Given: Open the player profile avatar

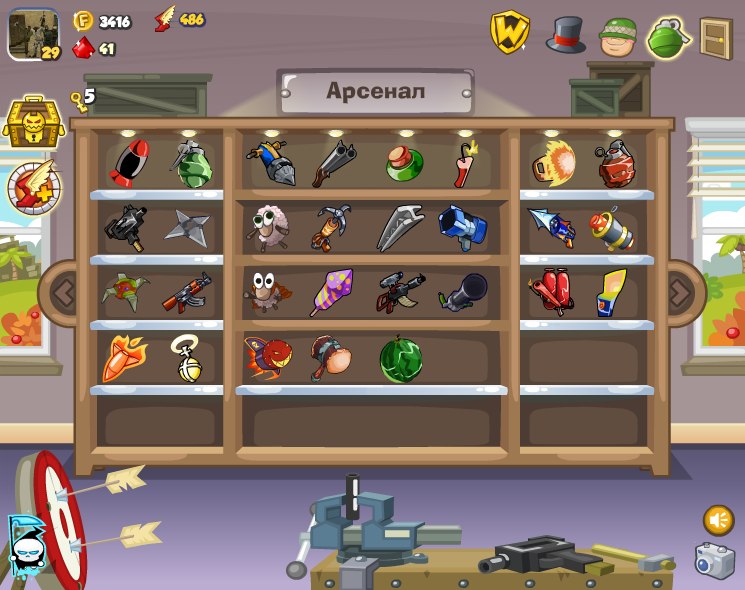Looking at the screenshot, I should coord(33,34).
